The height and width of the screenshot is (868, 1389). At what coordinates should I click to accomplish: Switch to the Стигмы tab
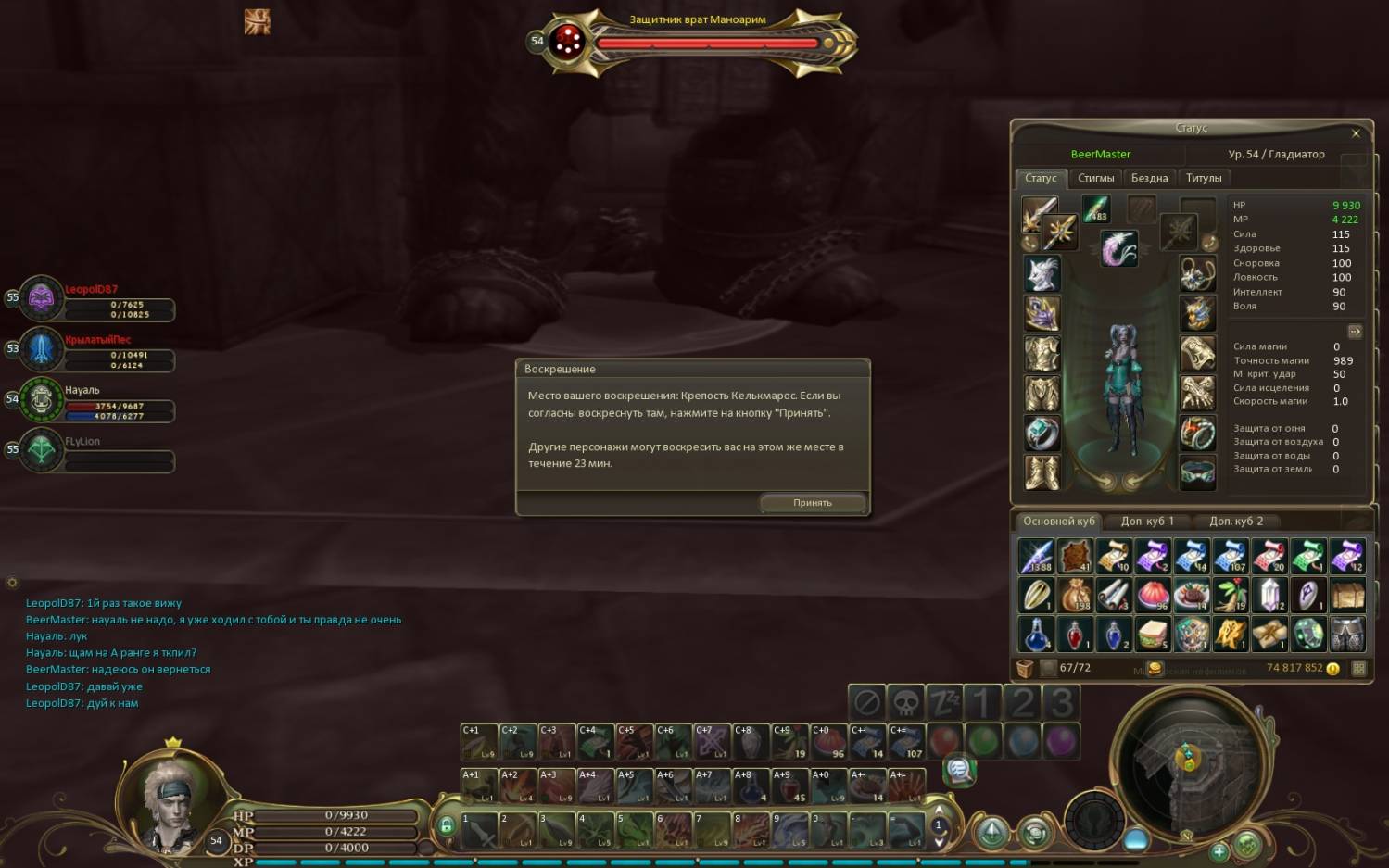(1095, 178)
